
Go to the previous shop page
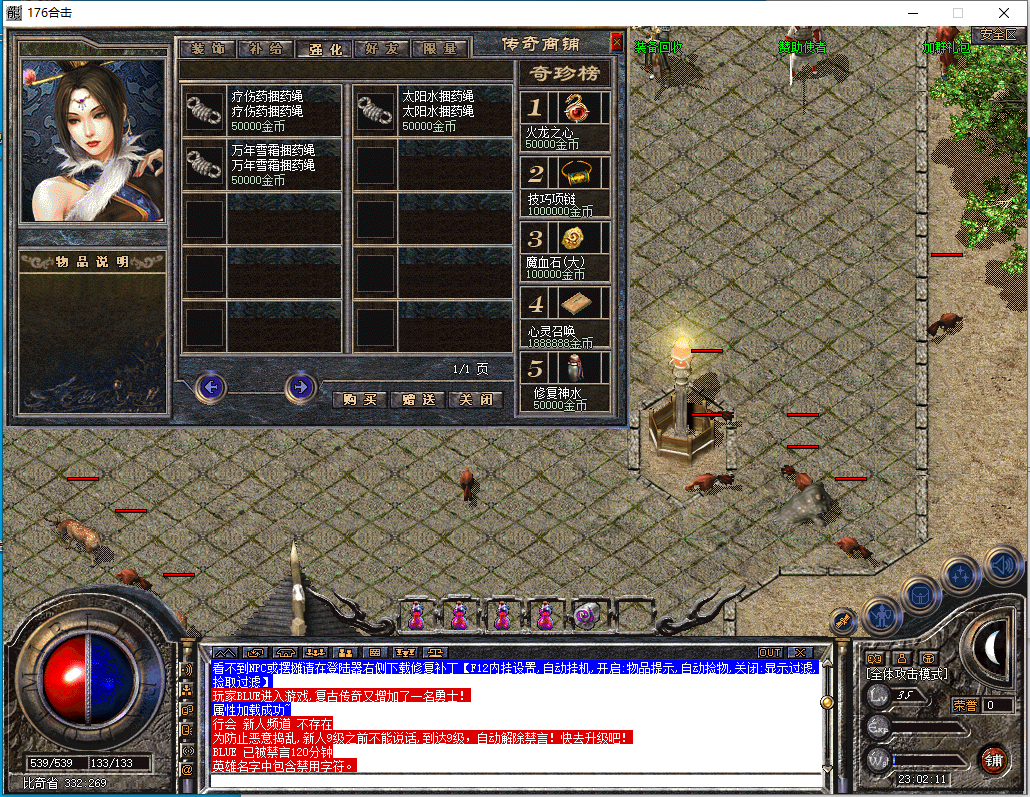click(210, 386)
